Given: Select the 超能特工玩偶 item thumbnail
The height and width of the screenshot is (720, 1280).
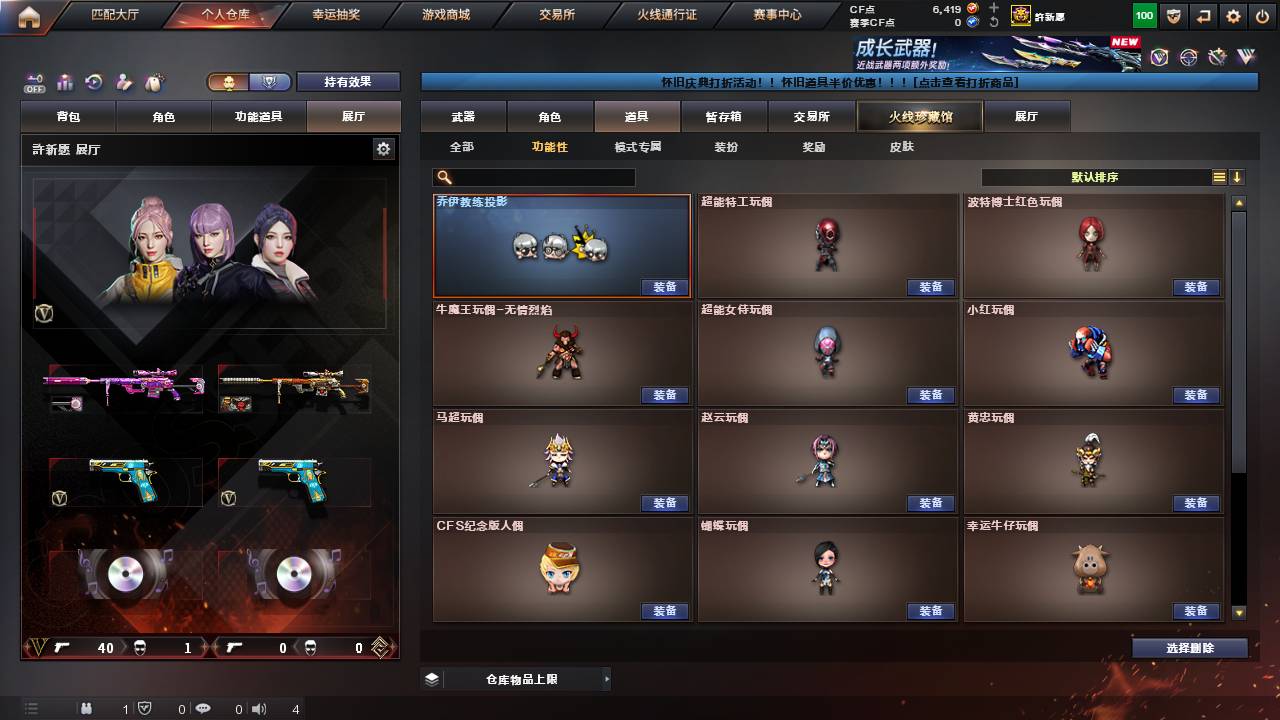Looking at the screenshot, I should [827, 243].
